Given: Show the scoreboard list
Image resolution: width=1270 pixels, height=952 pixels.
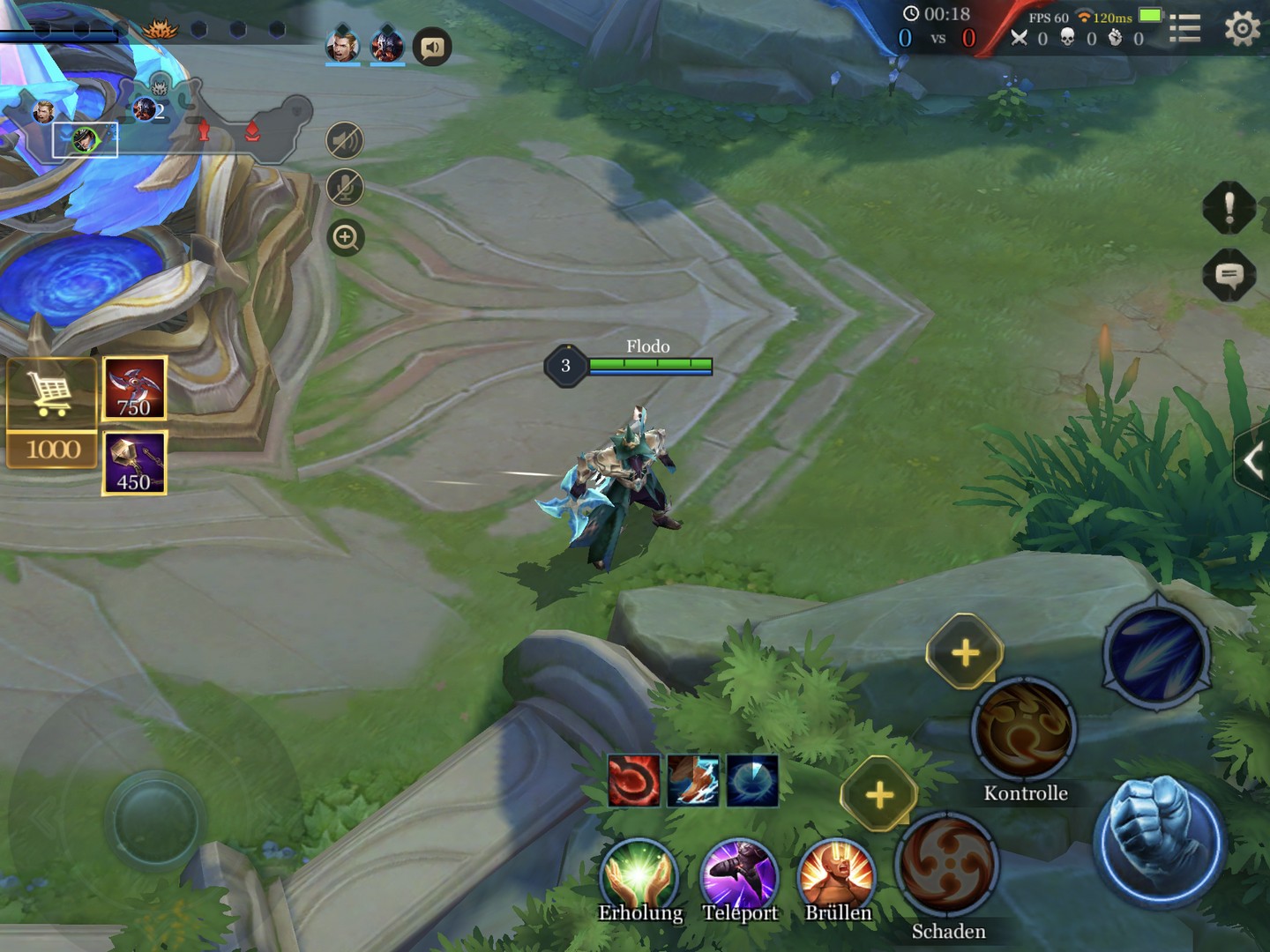Looking at the screenshot, I should (1184, 30).
